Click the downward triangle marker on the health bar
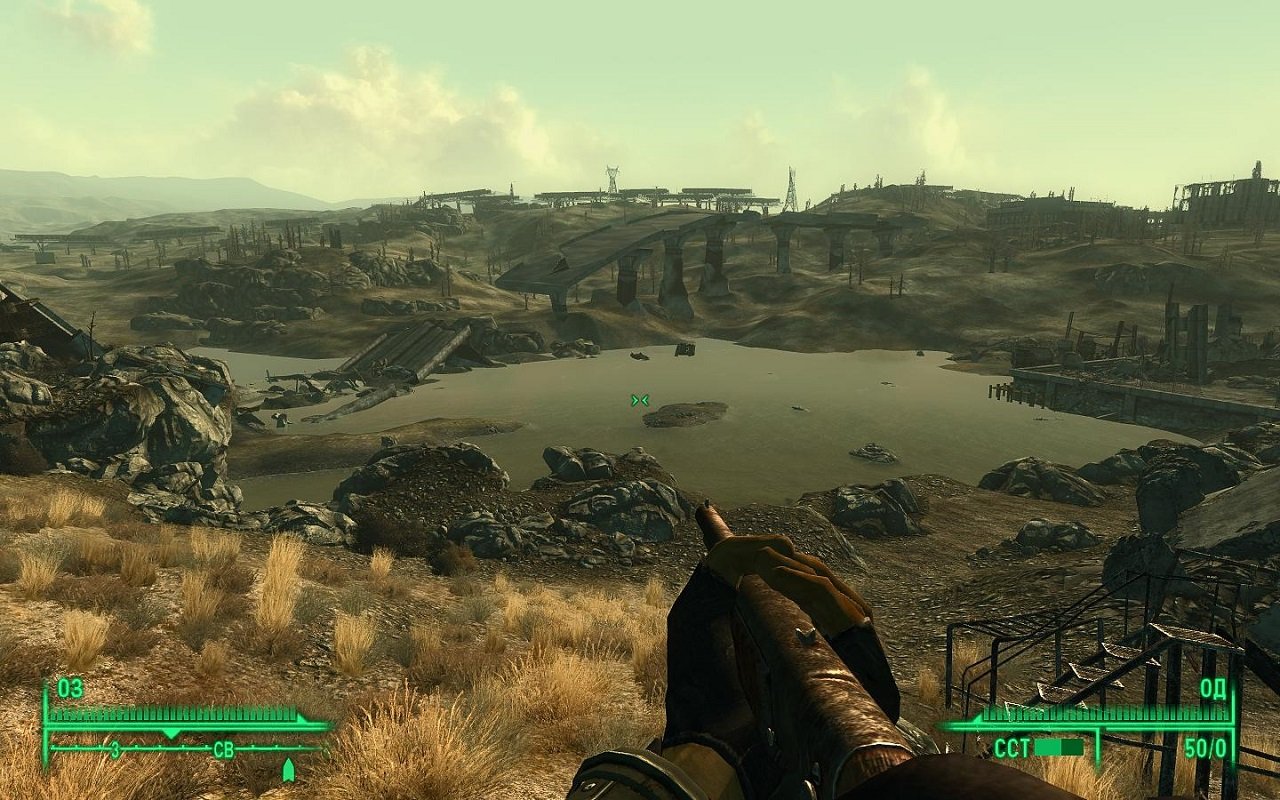Image resolution: width=1280 pixels, height=800 pixels. tap(170, 731)
